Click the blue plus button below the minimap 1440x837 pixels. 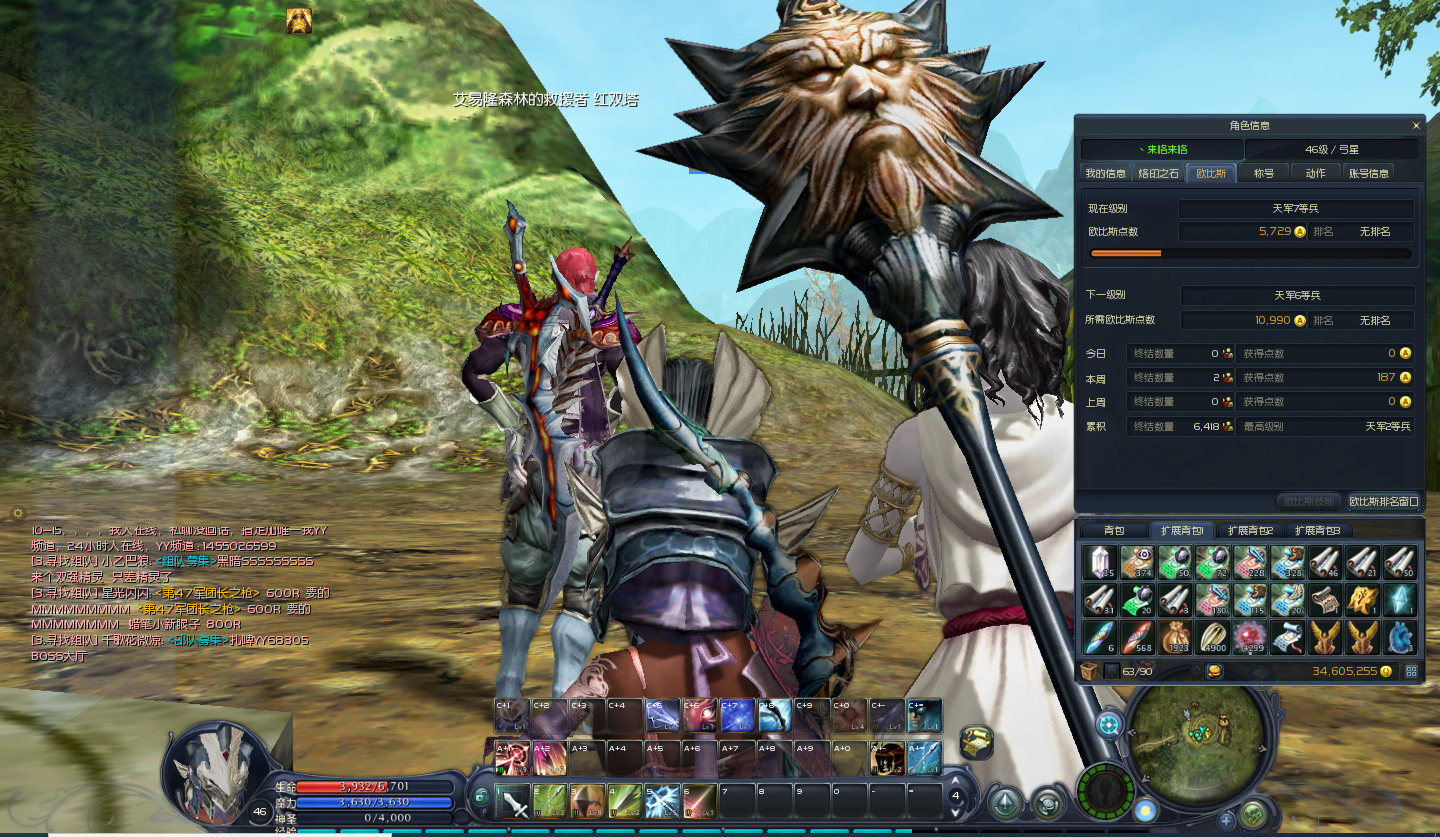click(x=1227, y=821)
